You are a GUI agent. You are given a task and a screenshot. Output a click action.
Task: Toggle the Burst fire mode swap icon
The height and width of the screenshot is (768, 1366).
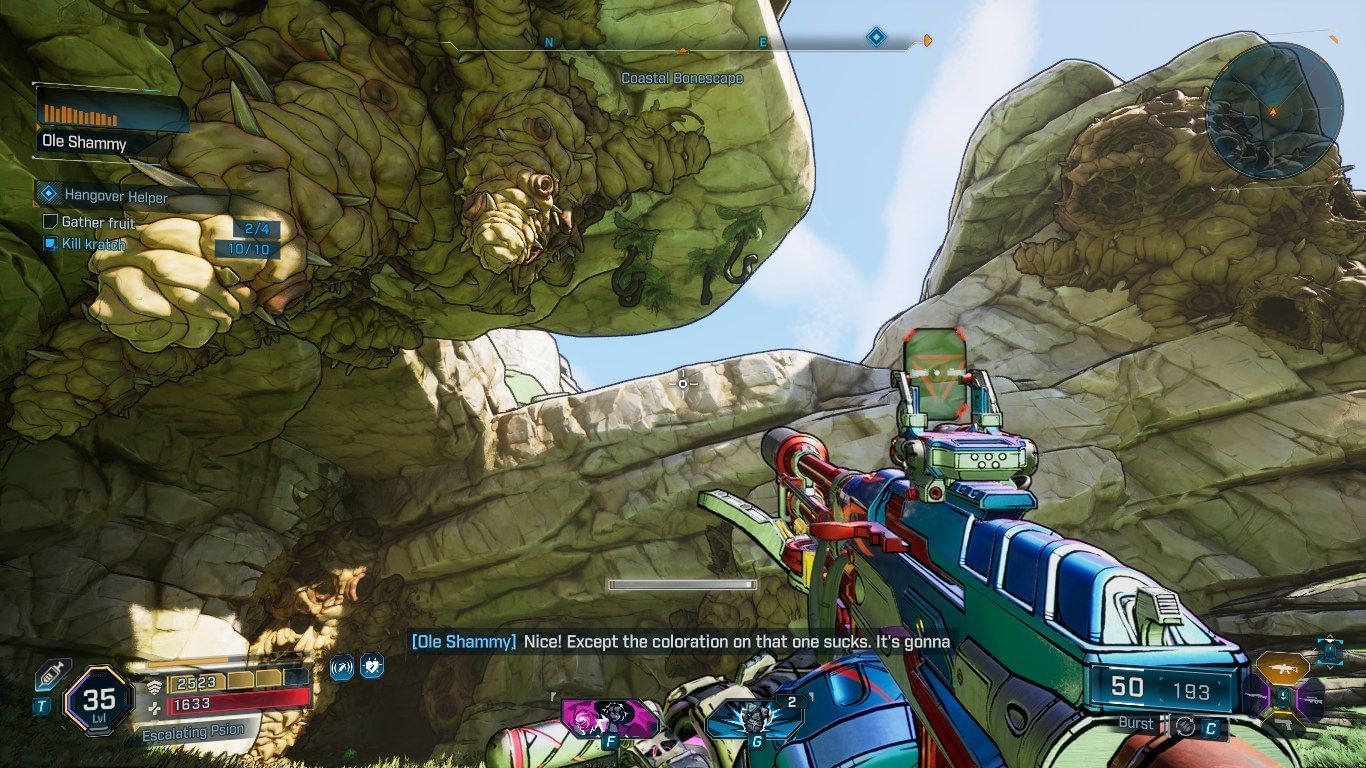point(1185,726)
